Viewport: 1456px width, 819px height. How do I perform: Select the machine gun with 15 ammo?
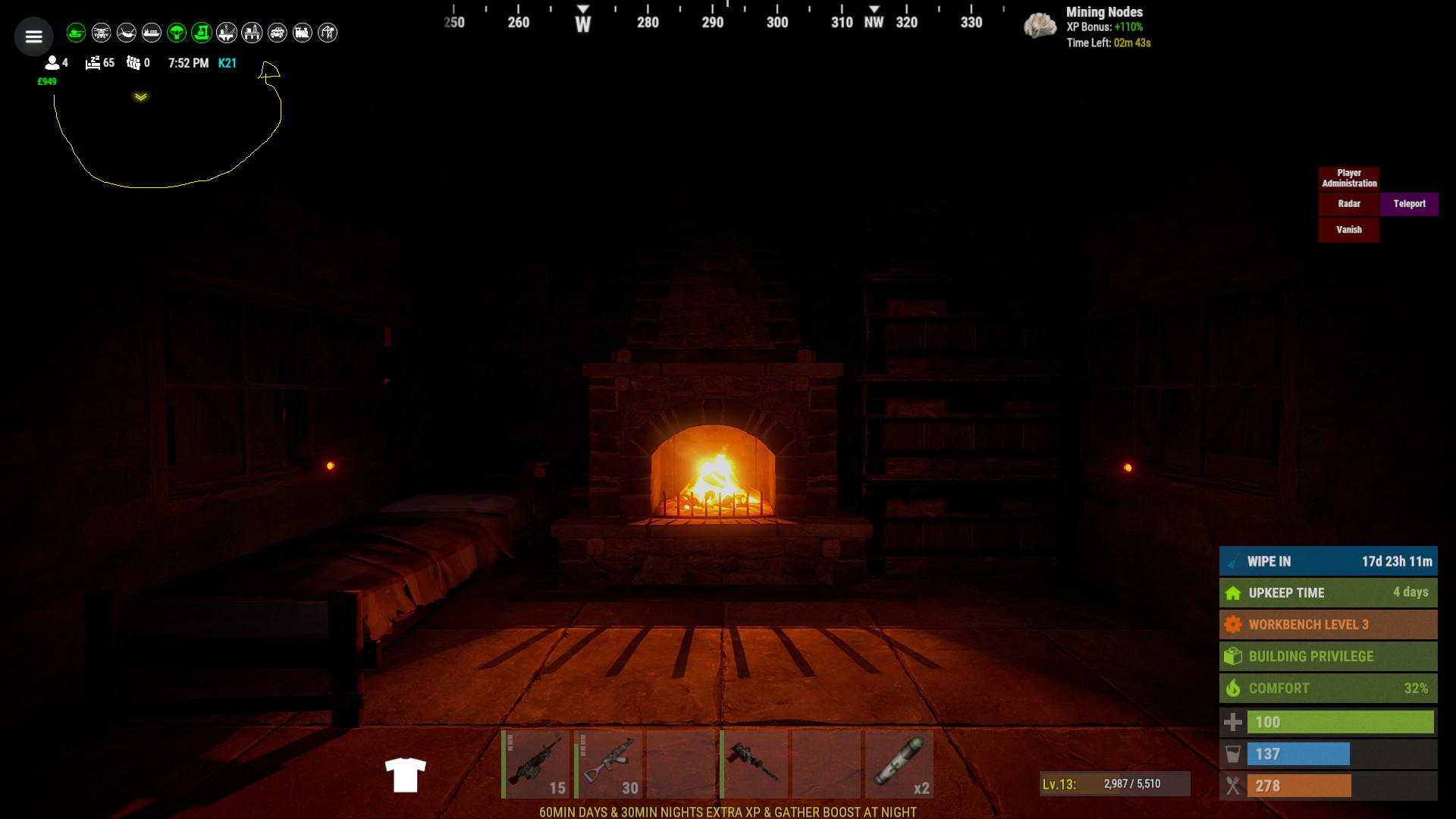coord(536,764)
